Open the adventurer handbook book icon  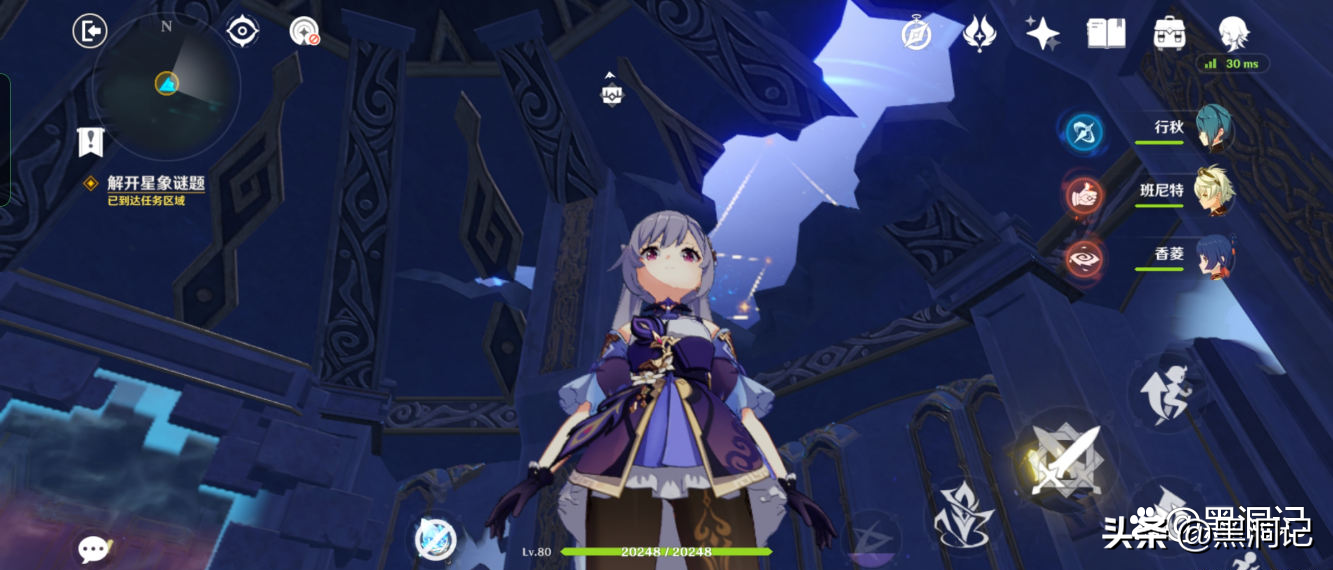pyautogui.click(x=1105, y=34)
